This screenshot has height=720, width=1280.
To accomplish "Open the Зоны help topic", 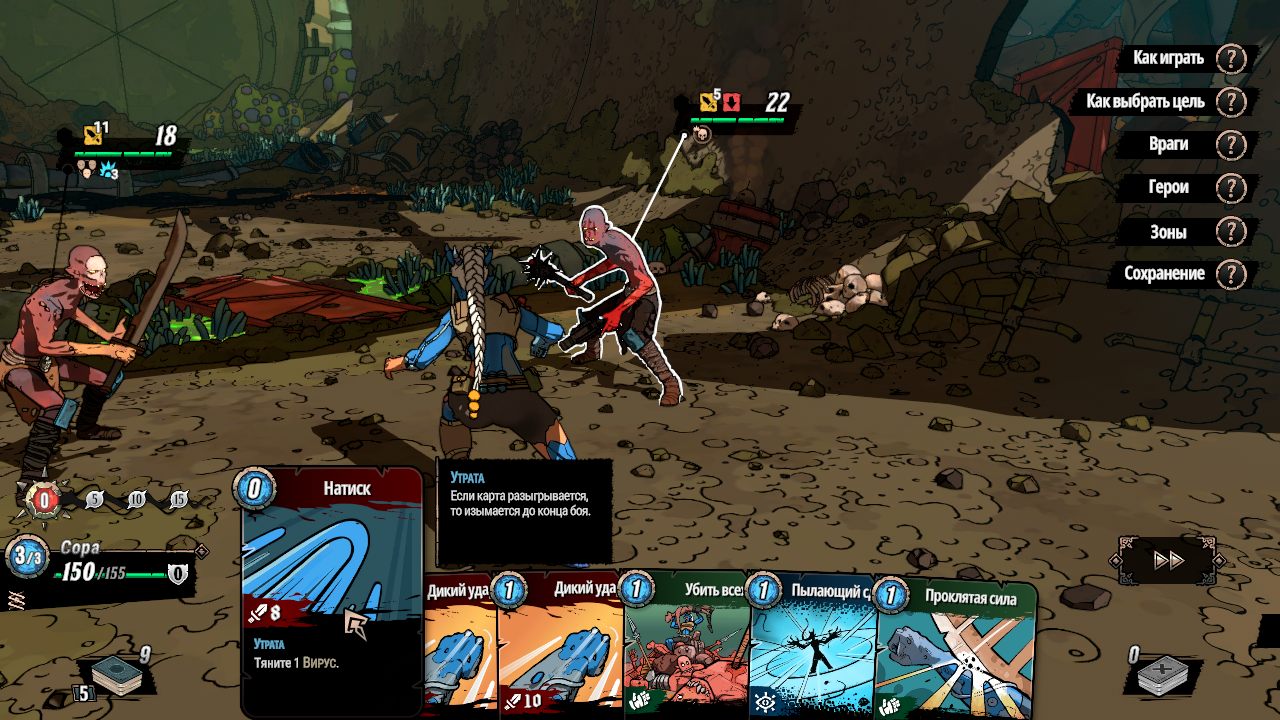I will 1168,231.
